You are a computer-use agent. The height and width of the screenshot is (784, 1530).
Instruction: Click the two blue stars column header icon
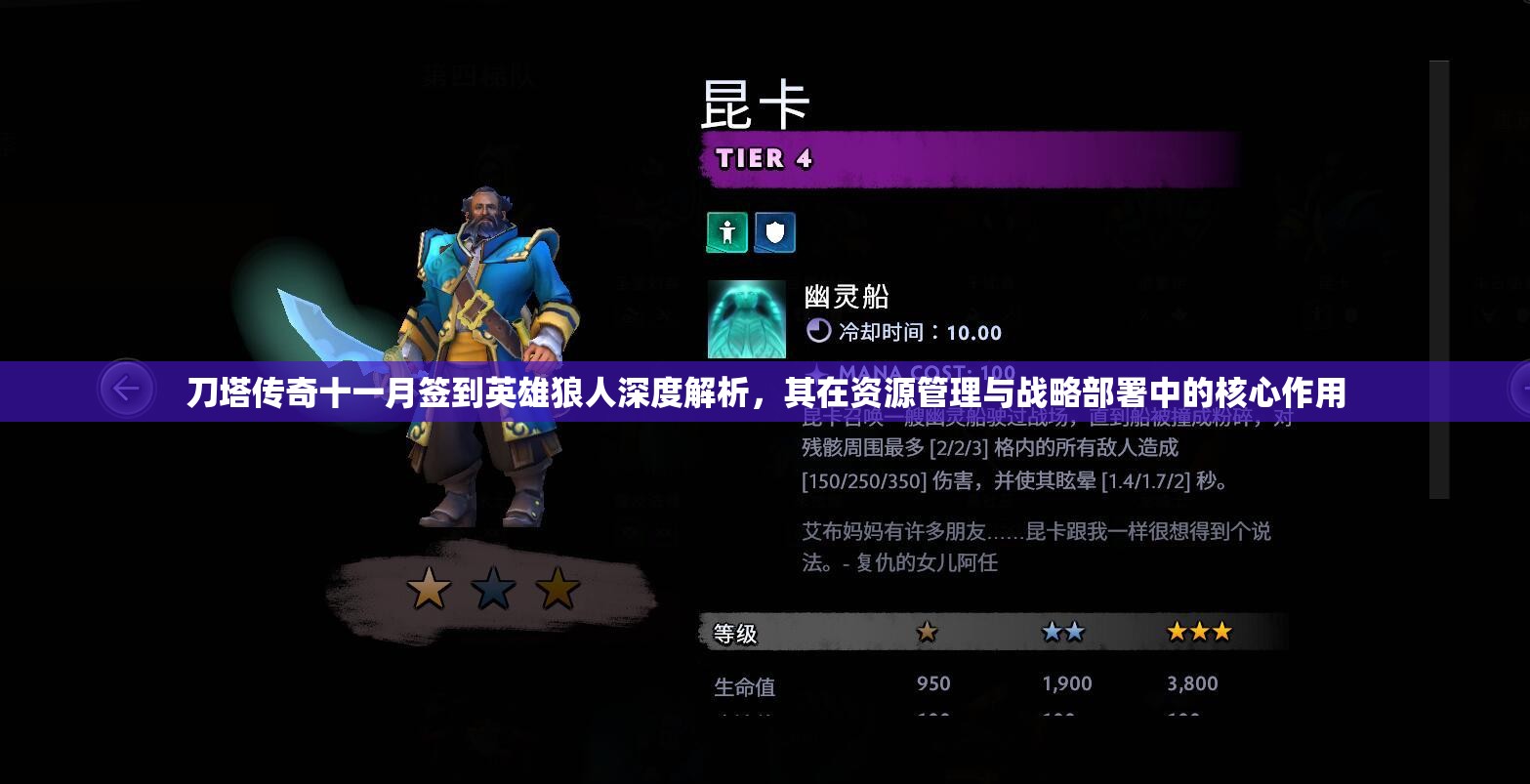click(1065, 632)
